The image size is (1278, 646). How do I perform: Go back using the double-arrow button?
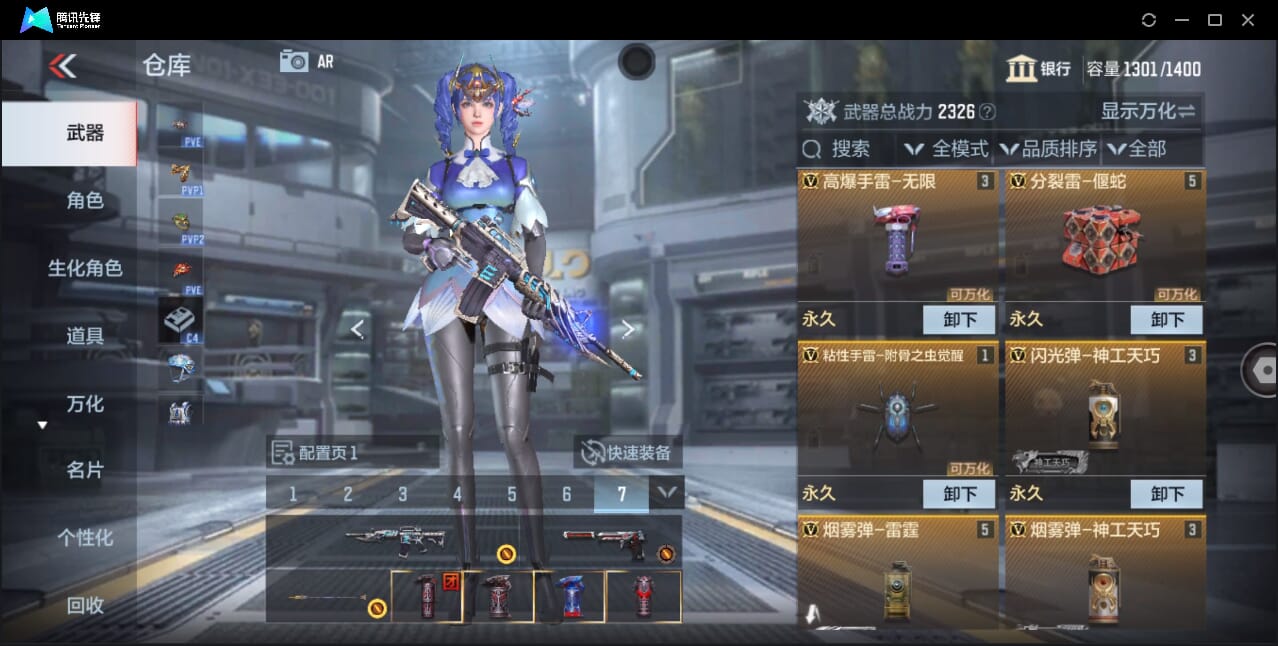62,66
